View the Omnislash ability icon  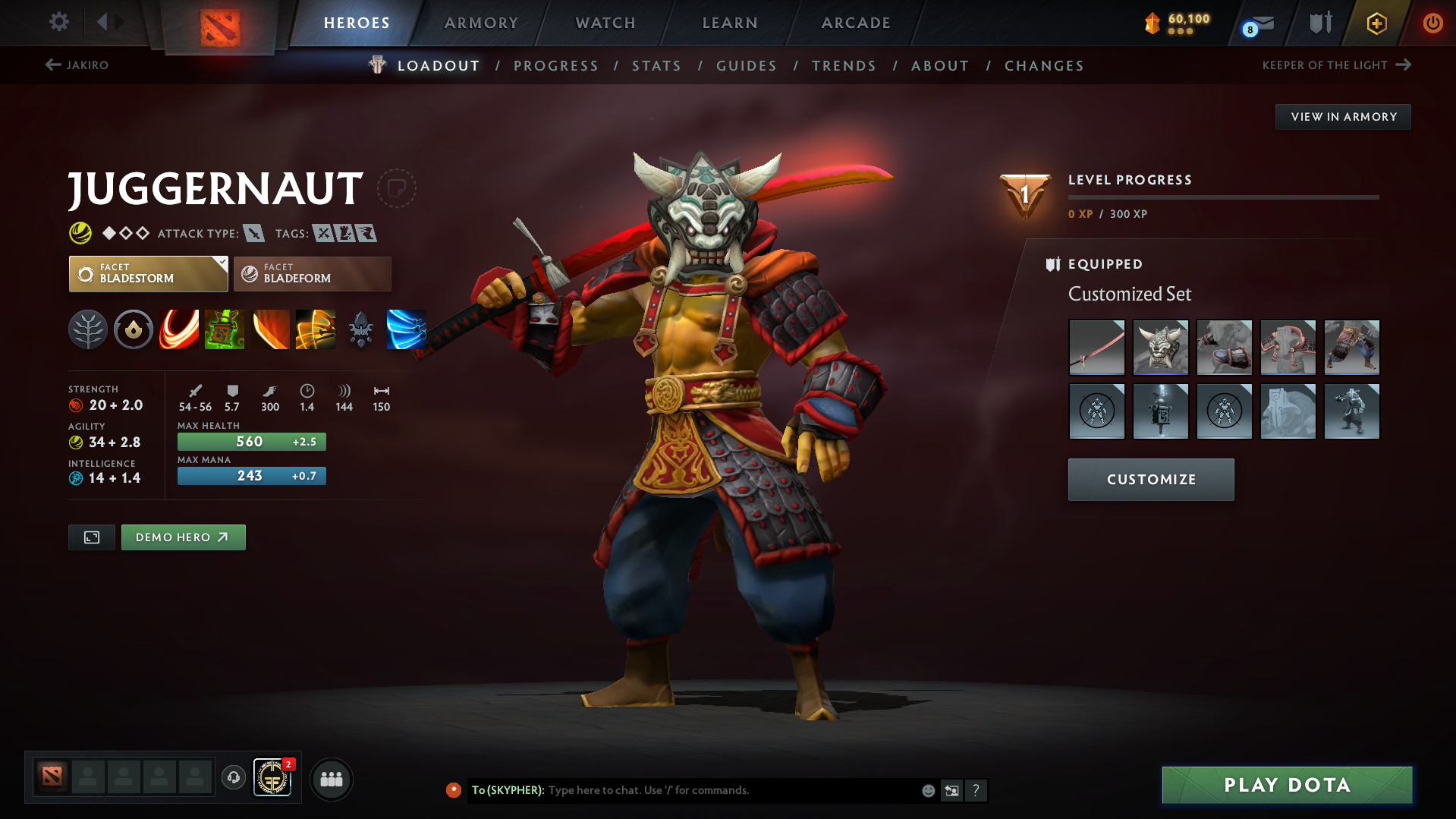407,329
